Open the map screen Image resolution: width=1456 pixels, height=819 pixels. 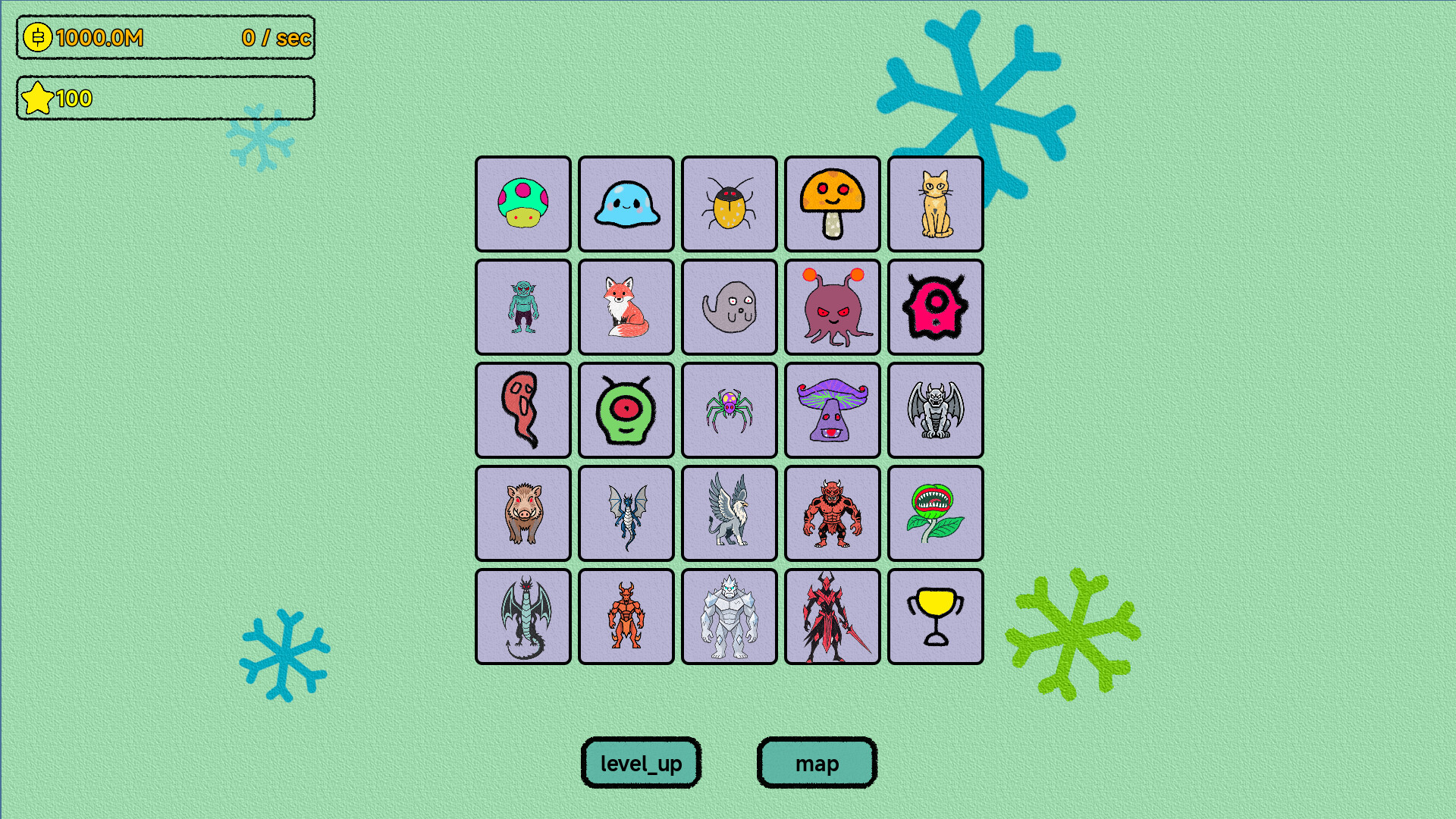(x=817, y=764)
